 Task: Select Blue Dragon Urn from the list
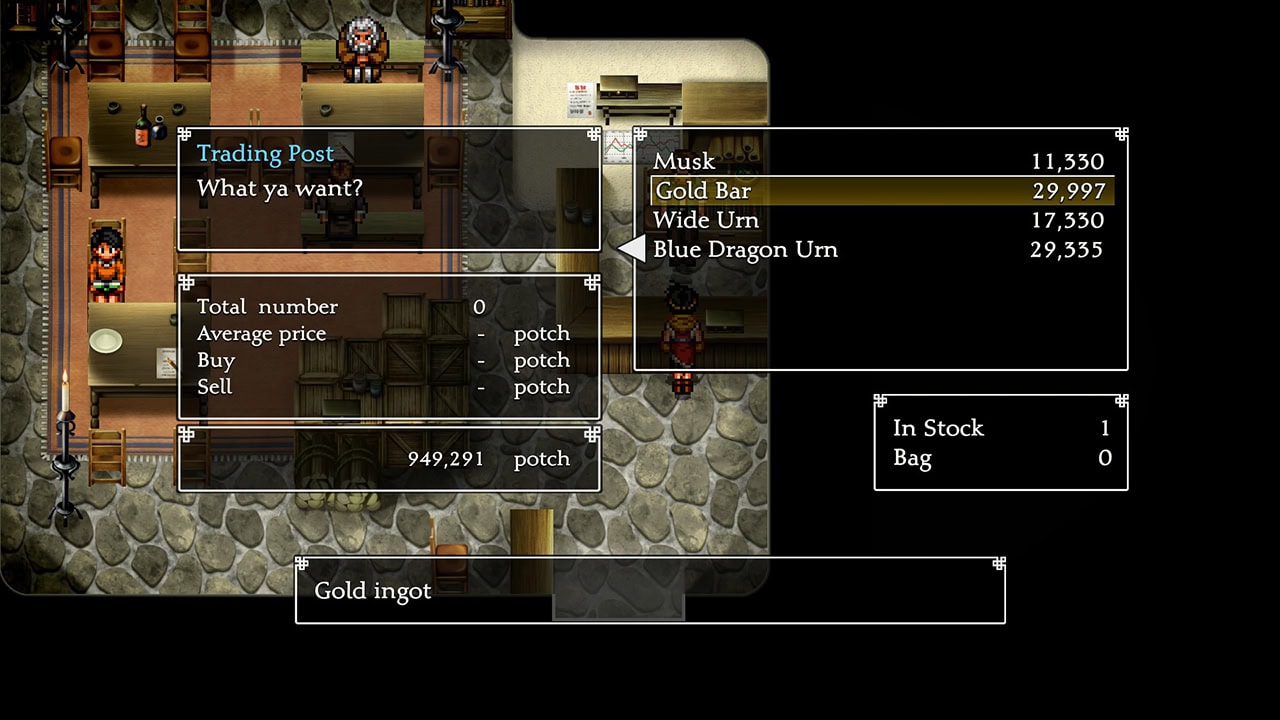coord(745,249)
